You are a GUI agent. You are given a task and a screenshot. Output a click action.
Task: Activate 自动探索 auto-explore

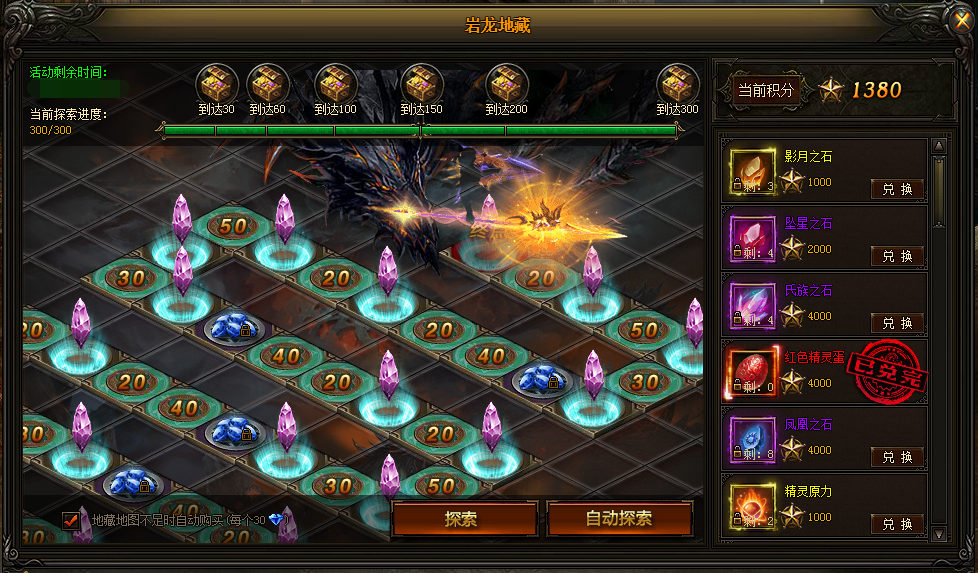click(x=619, y=519)
